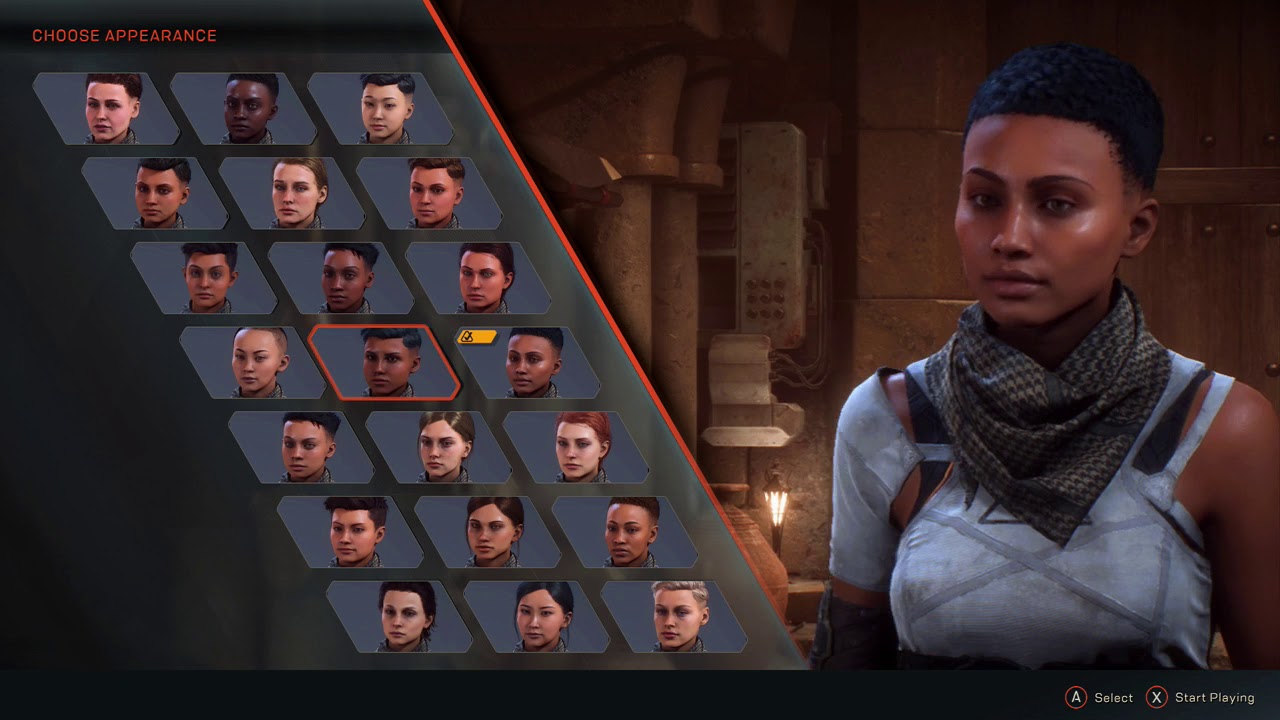
Task: Choose the red-haired character appearance
Action: point(576,447)
